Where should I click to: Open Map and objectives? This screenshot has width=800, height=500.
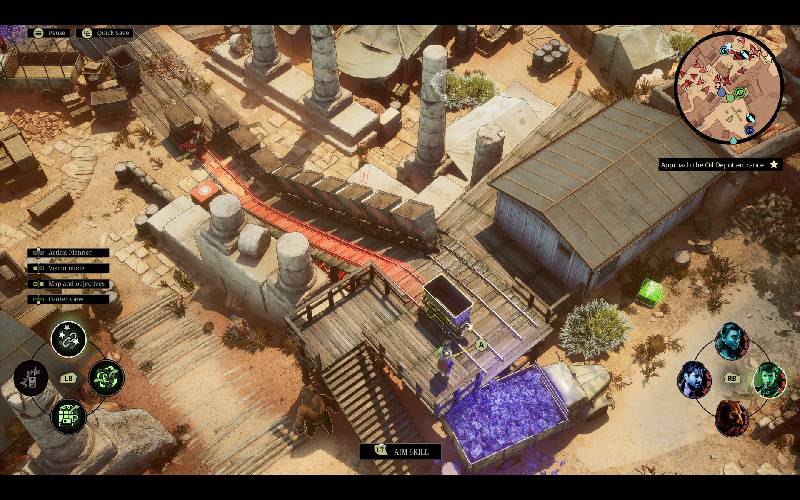pyautogui.click(x=69, y=284)
